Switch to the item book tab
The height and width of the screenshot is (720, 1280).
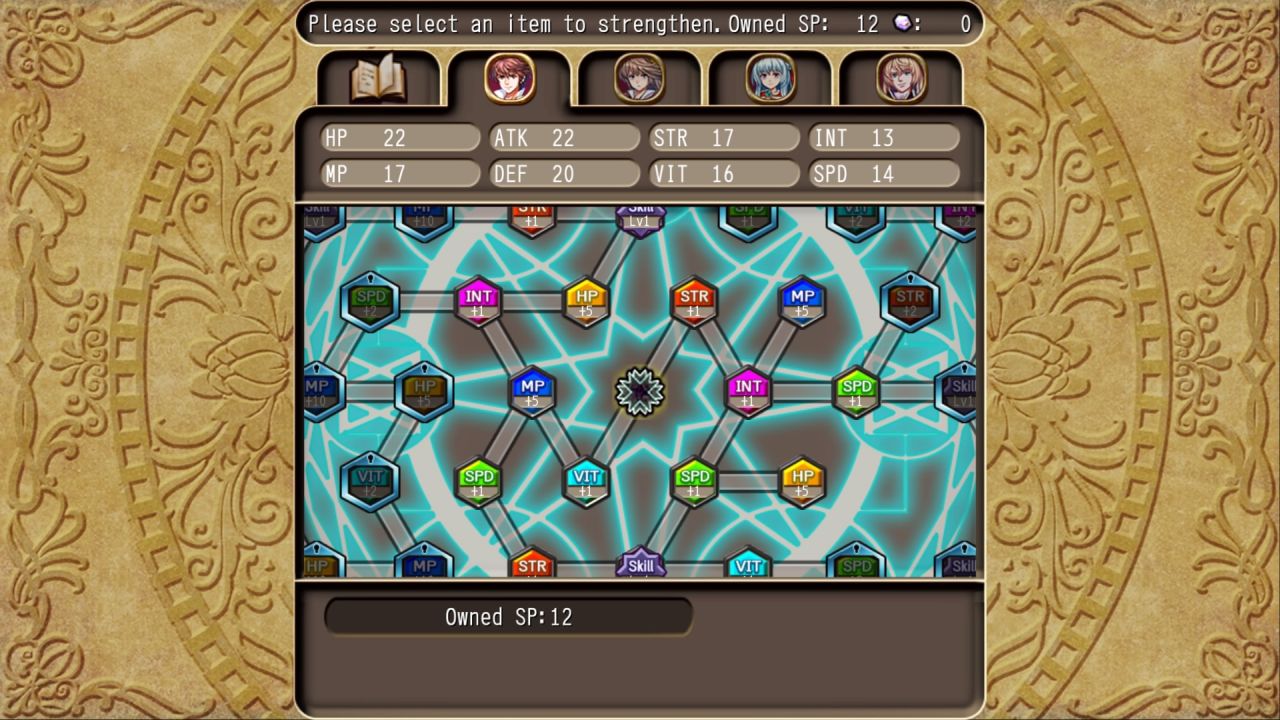pos(379,80)
